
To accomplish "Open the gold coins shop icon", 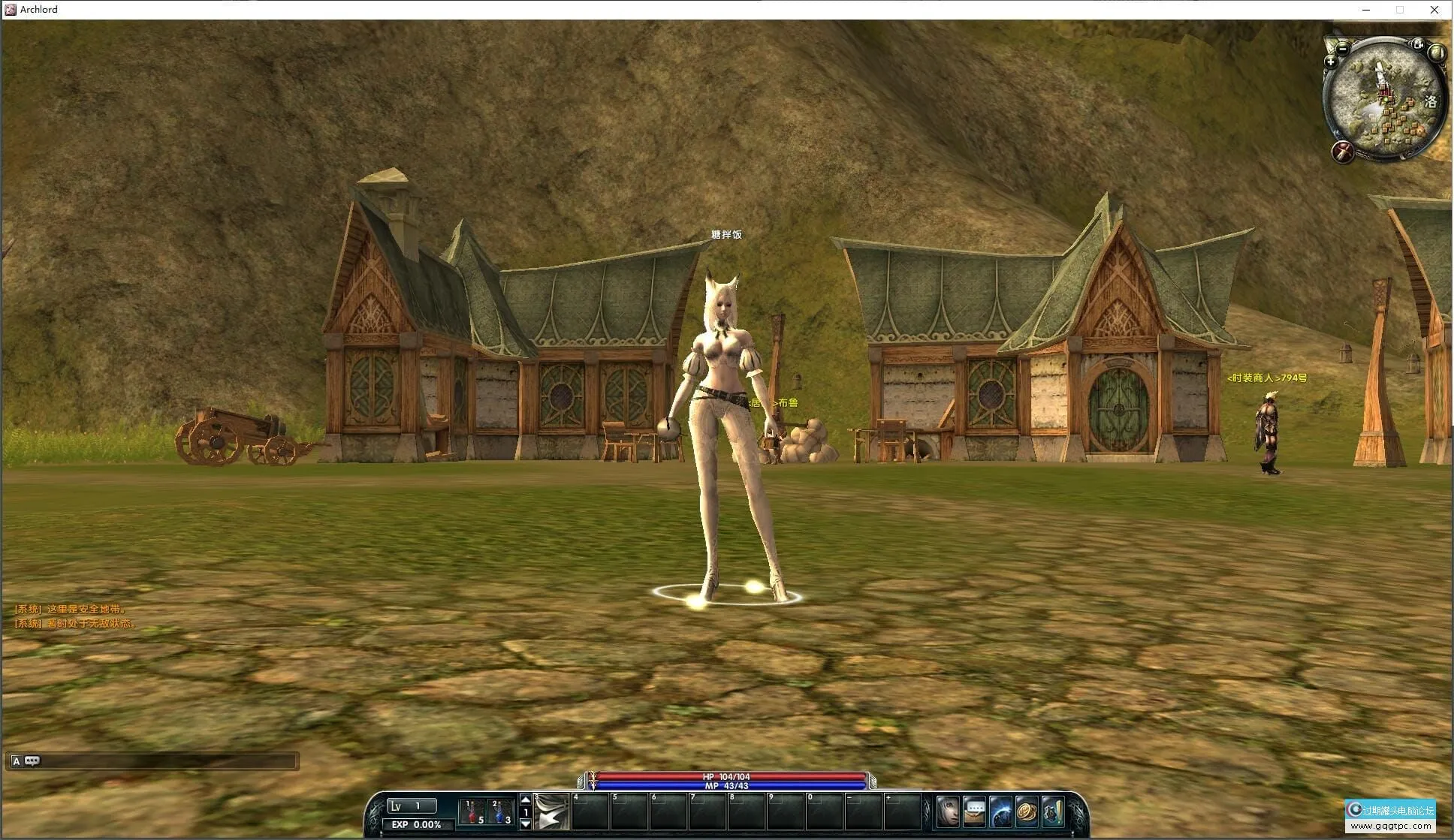I will pyautogui.click(x=1027, y=811).
